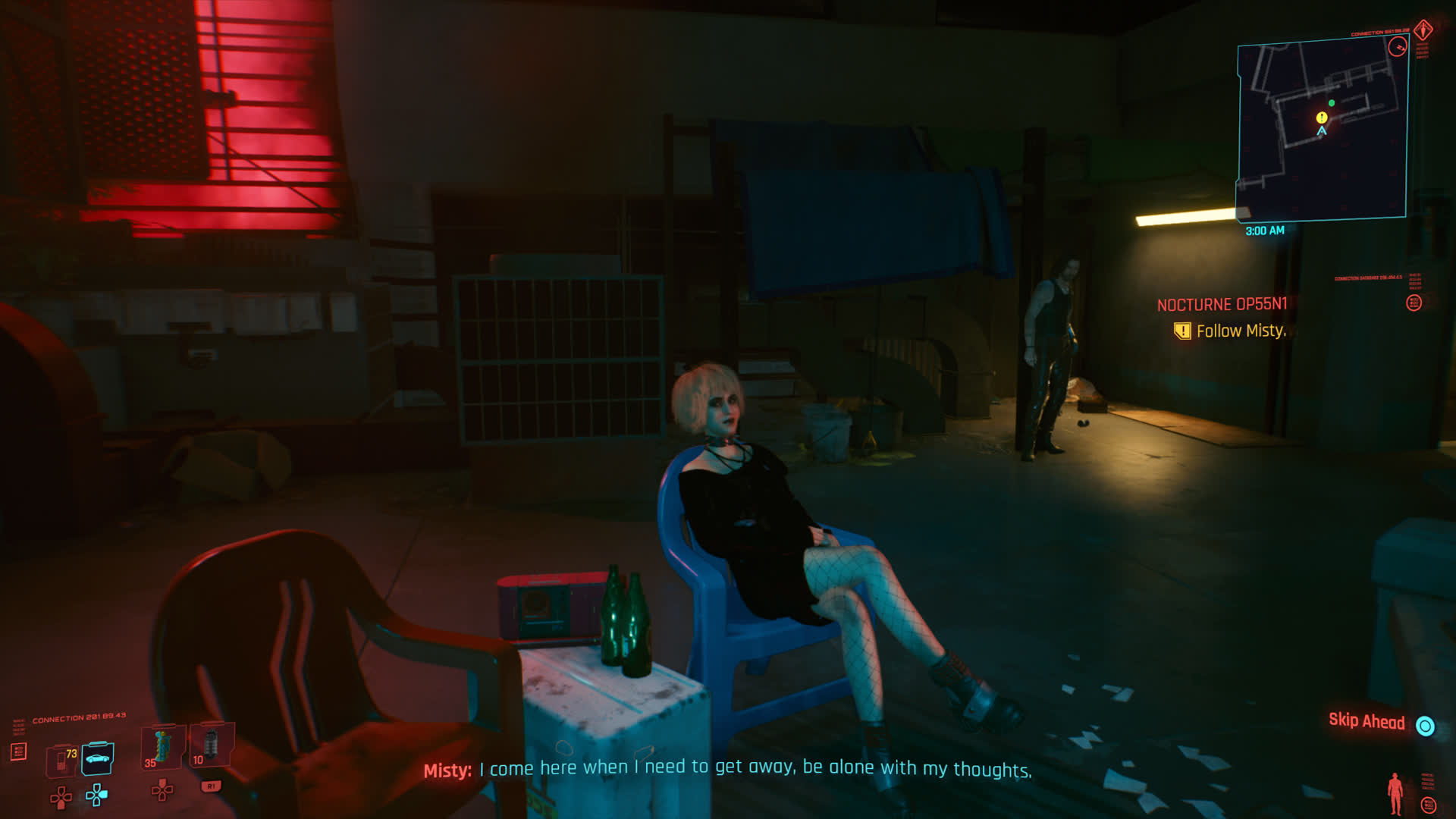Use the inhaler consumable with 35 charges

click(161, 748)
